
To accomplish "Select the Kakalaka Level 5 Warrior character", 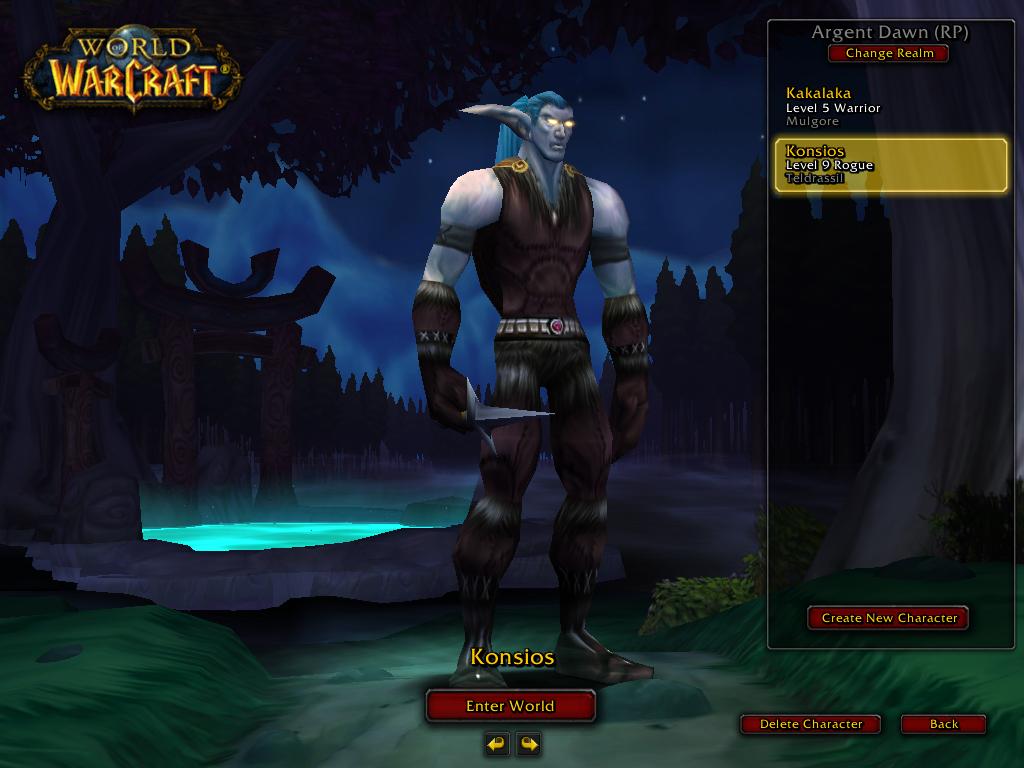I will (888, 107).
